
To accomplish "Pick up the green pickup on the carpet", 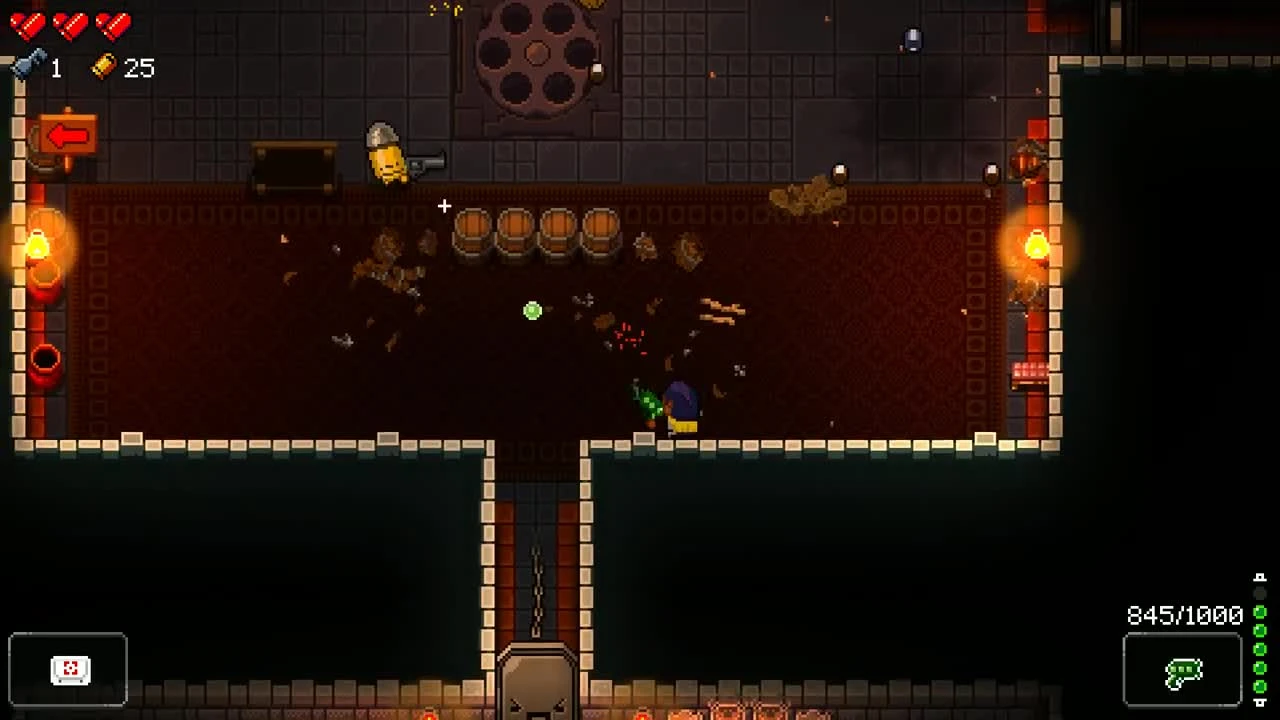I will (x=531, y=311).
